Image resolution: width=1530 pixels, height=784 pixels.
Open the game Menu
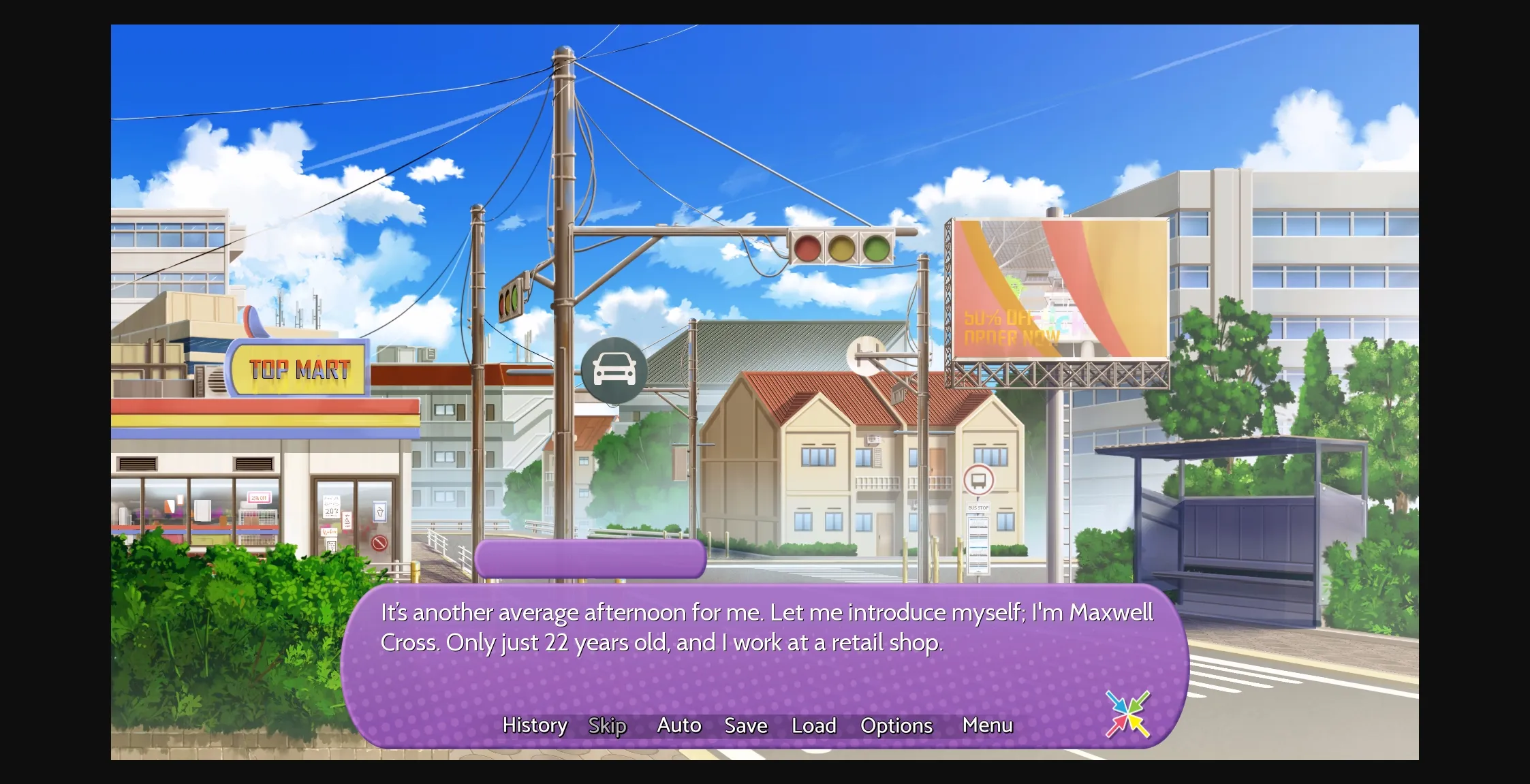986,726
